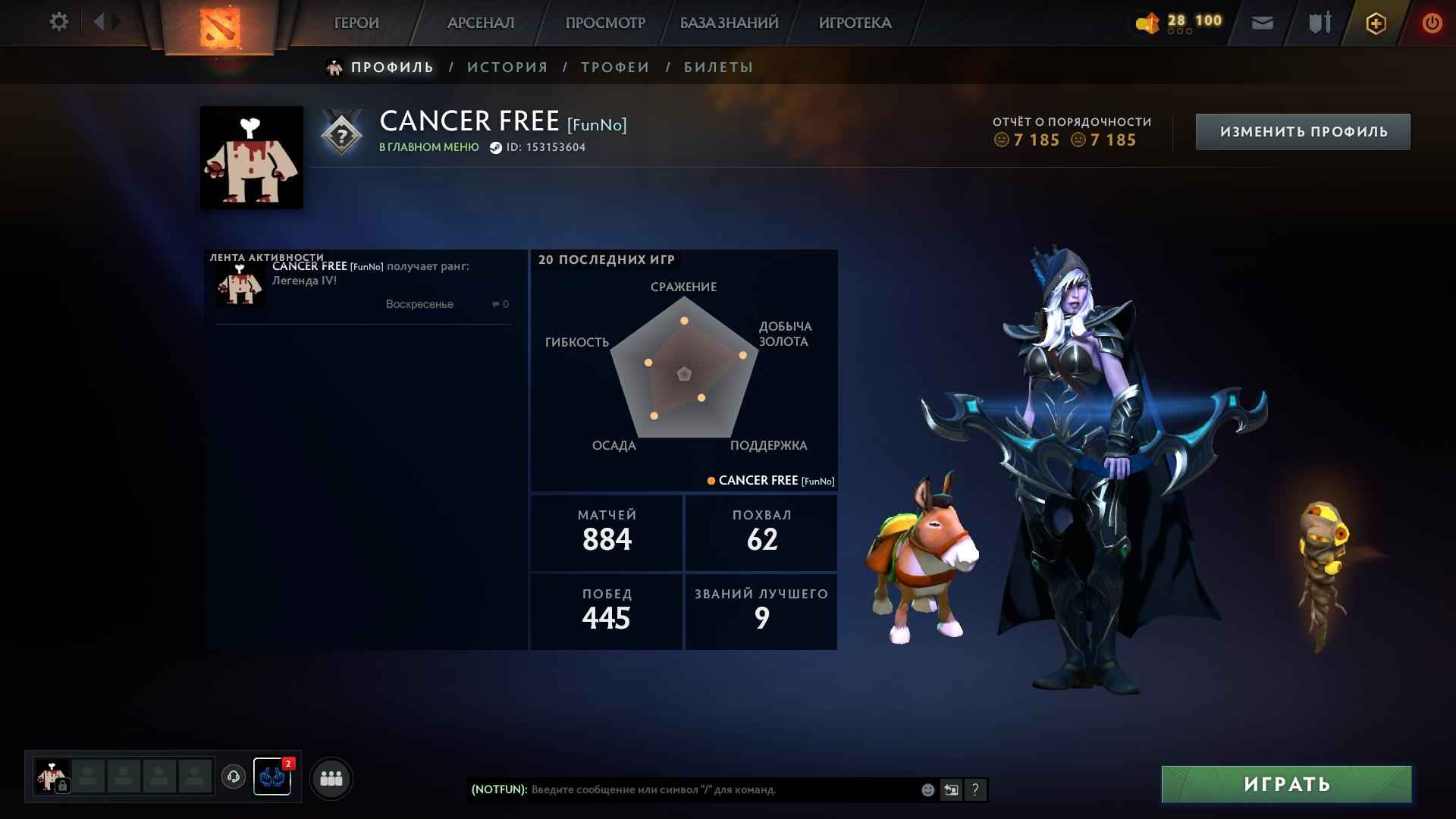Click the gold hexagon Dota Plus icon
This screenshot has width=1456, height=819.
(x=1375, y=23)
